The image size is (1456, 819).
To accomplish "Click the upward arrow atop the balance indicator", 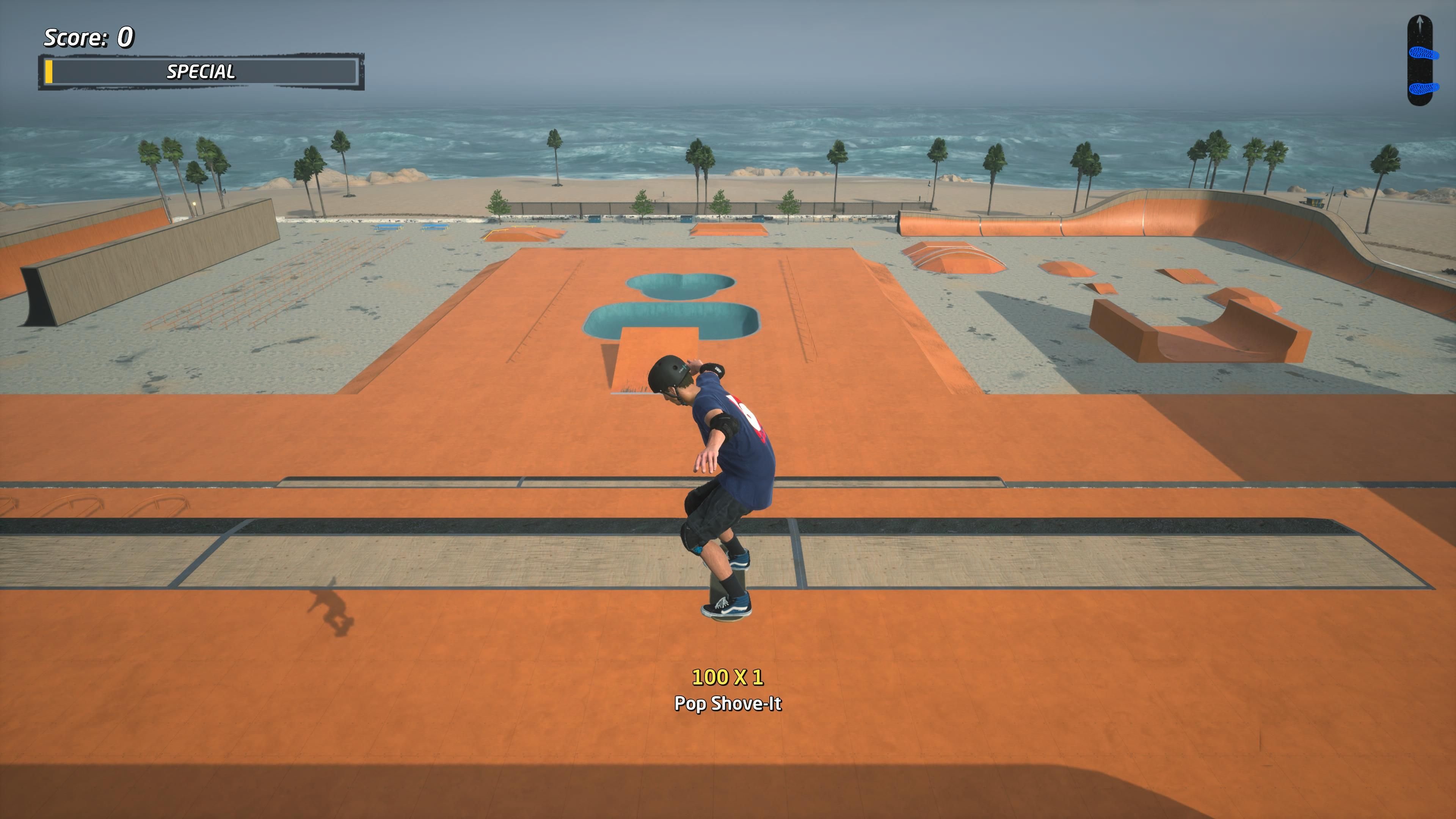I will tap(1420, 23).
